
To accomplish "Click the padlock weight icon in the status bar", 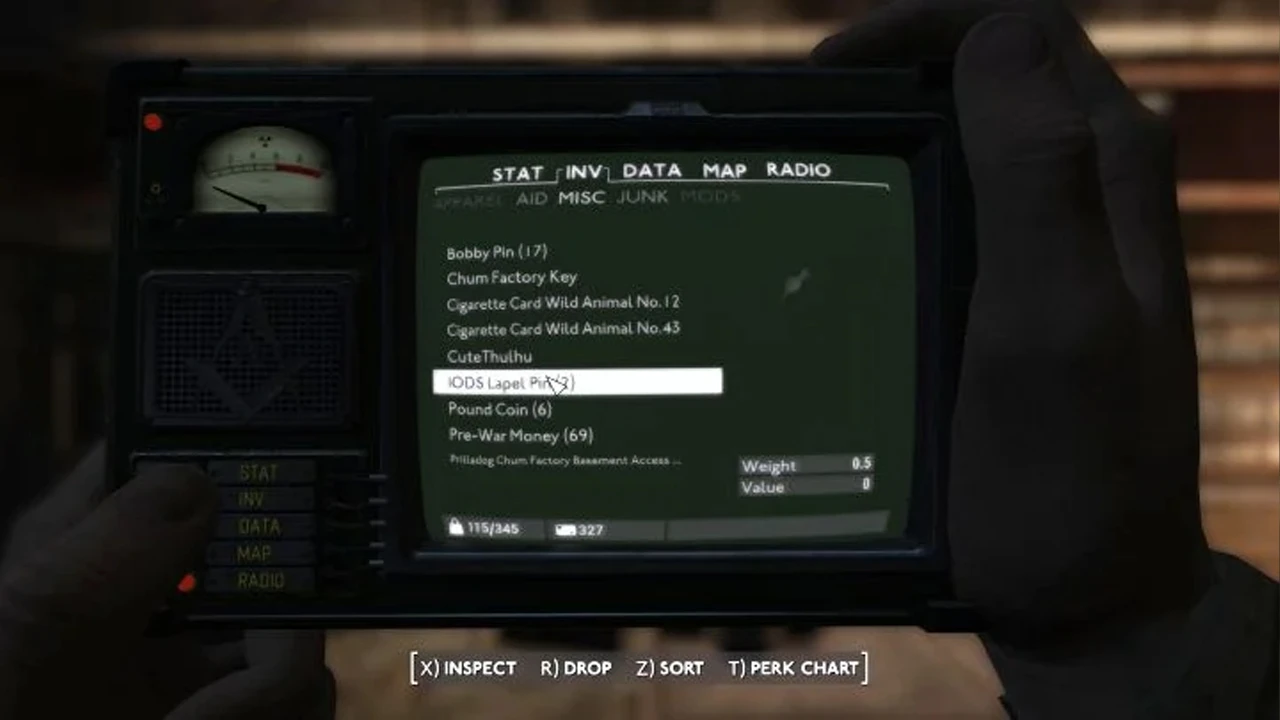I will click(x=456, y=527).
